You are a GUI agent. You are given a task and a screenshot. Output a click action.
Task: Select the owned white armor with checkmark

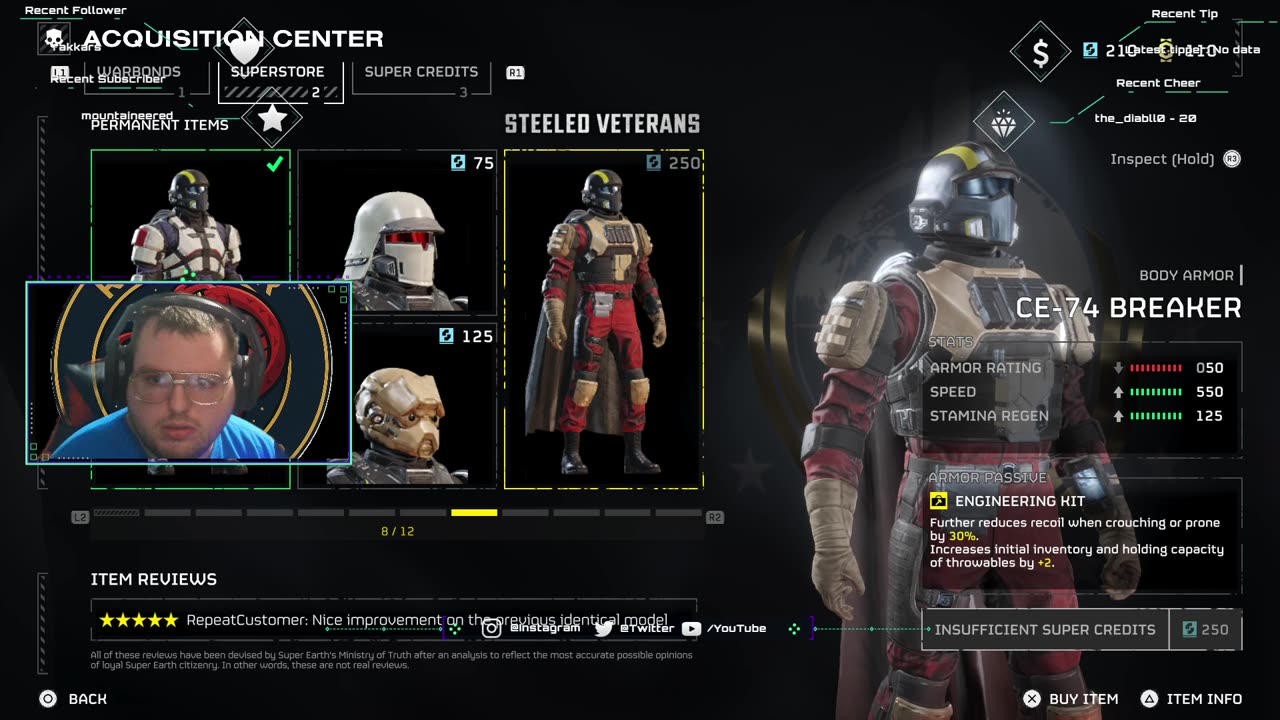click(x=190, y=215)
